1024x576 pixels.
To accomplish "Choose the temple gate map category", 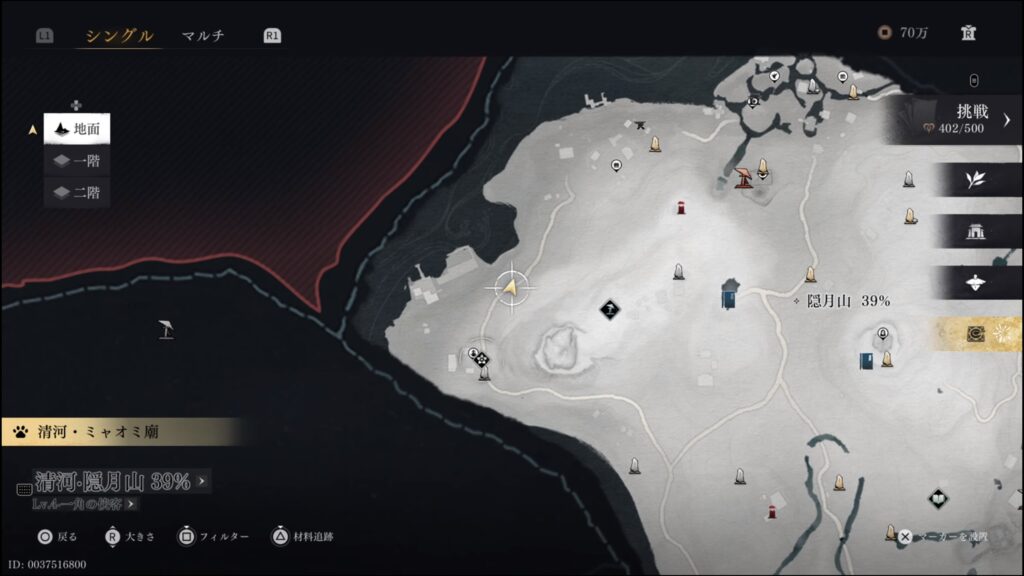I will (975, 231).
